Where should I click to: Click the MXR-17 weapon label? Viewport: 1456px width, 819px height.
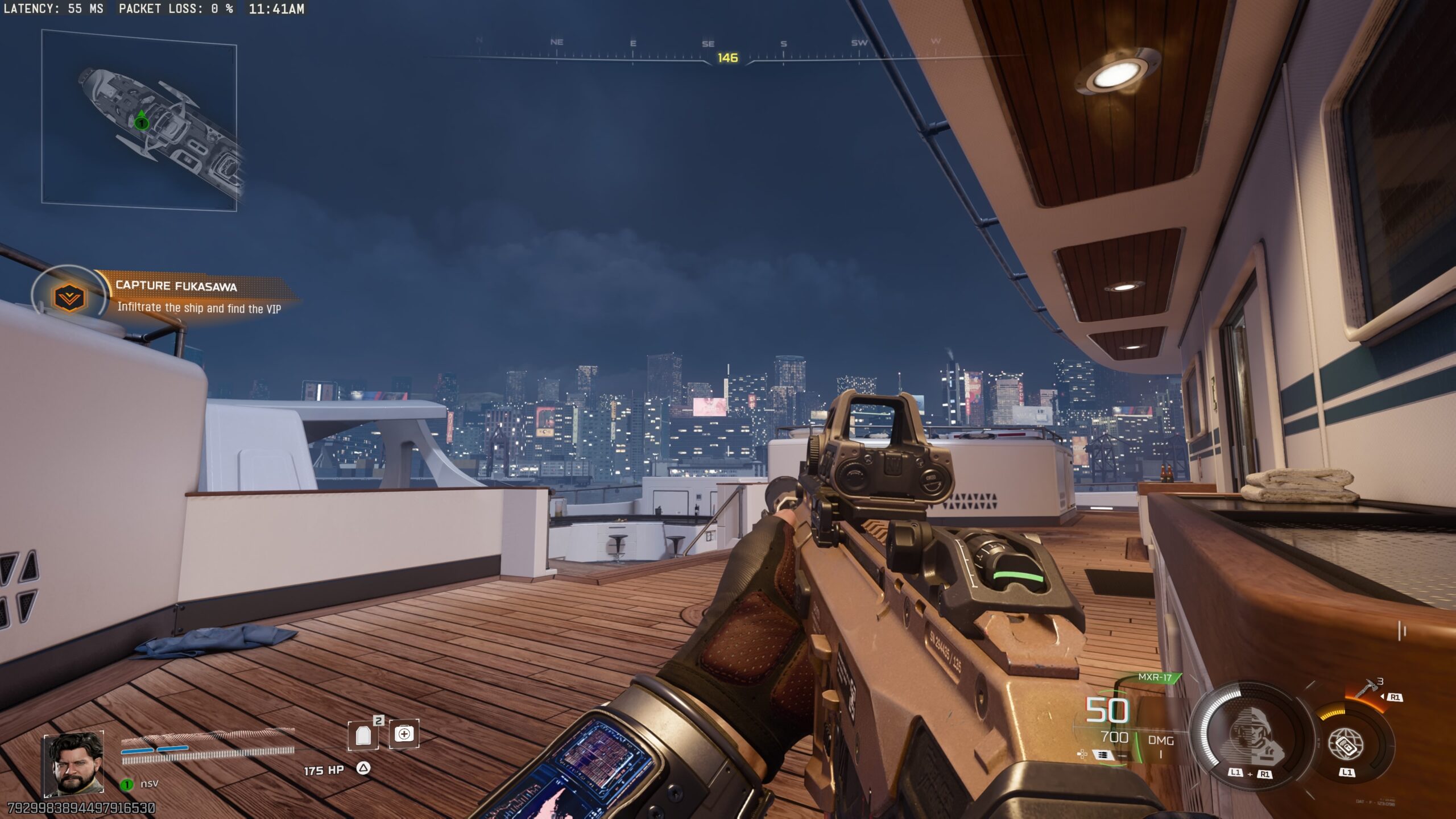(x=1155, y=677)
